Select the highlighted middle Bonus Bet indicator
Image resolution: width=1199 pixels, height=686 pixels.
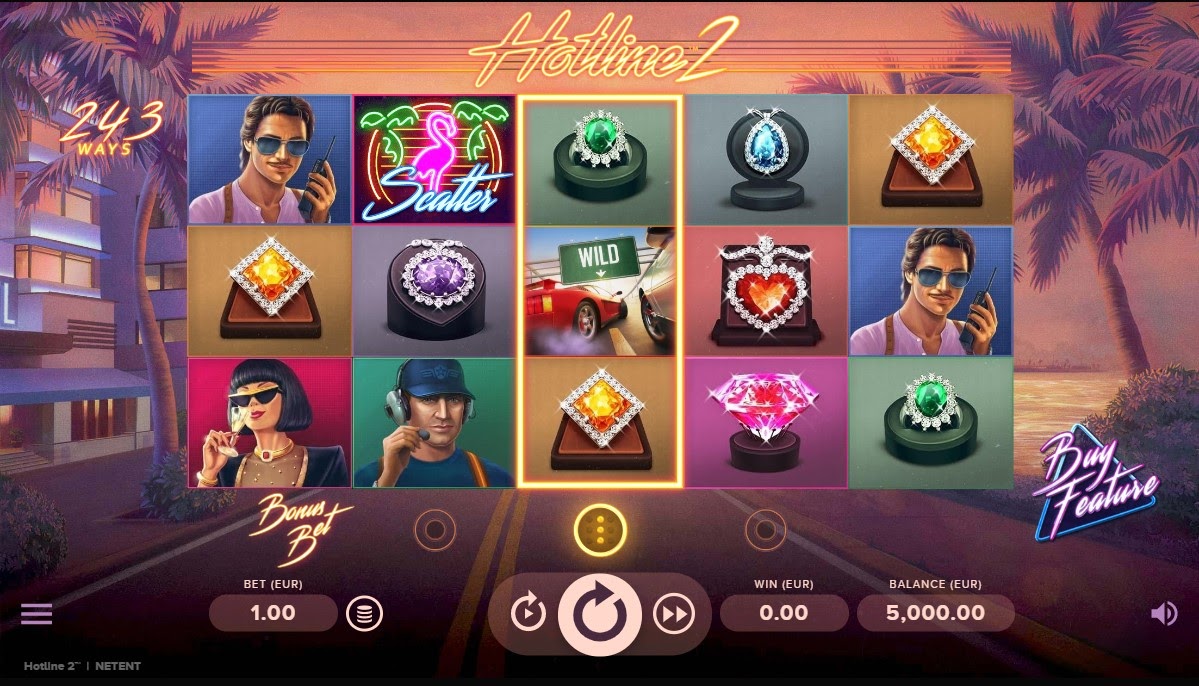click(600, 527)
